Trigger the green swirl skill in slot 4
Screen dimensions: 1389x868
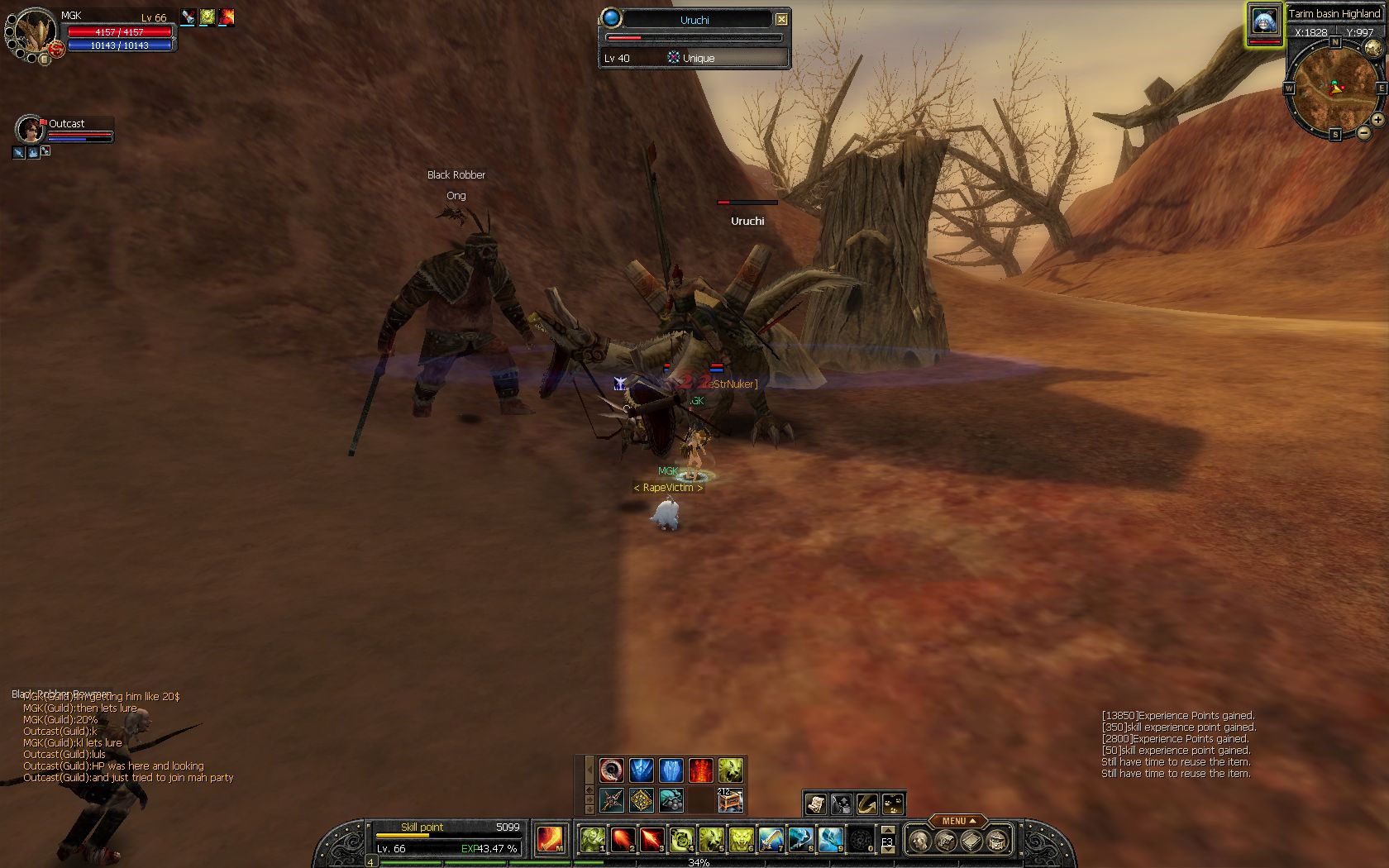tap(681, 839)
